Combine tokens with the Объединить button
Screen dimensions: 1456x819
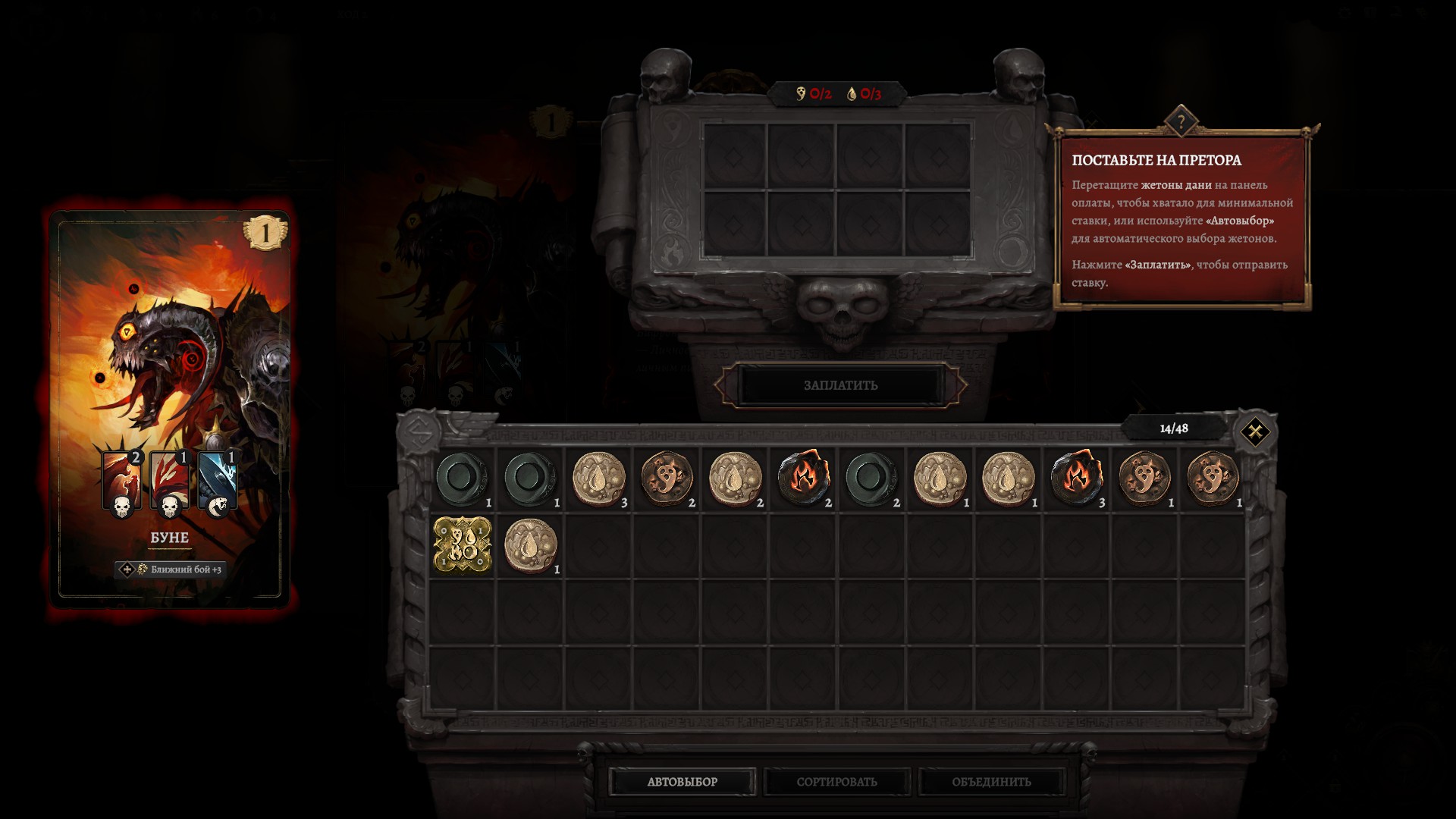[991, 782]
